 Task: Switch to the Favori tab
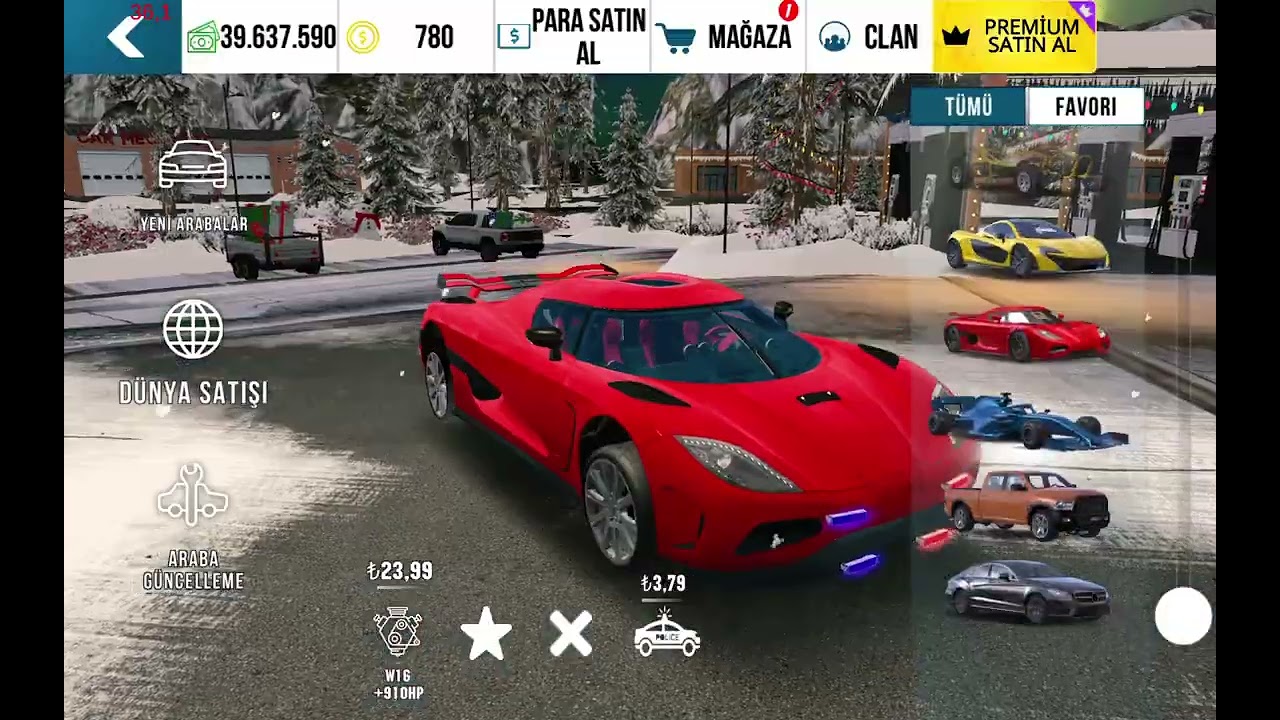tap(1085, 107)
